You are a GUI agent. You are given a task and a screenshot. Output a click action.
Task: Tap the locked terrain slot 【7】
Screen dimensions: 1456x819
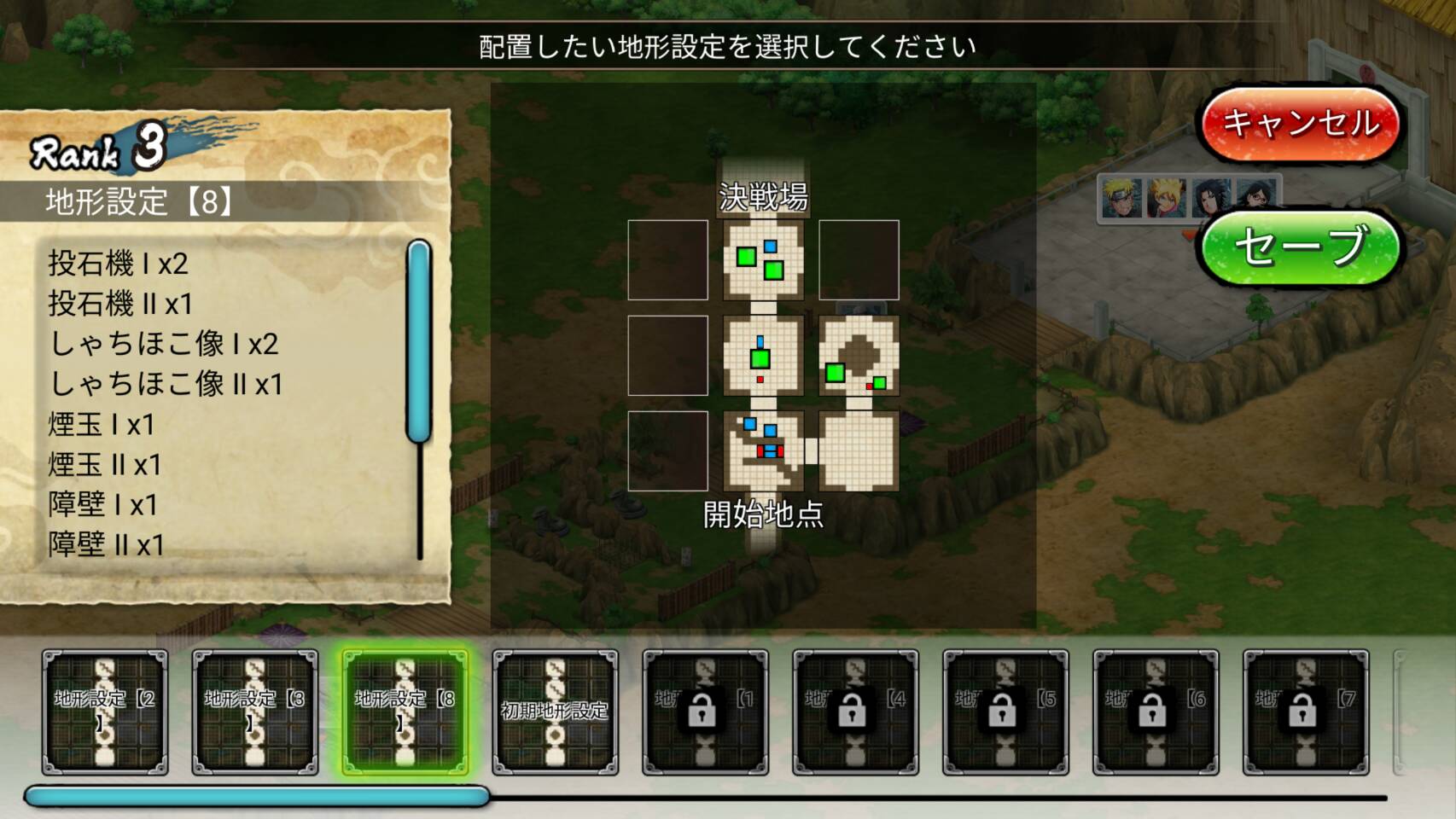tap(1307, 712)
